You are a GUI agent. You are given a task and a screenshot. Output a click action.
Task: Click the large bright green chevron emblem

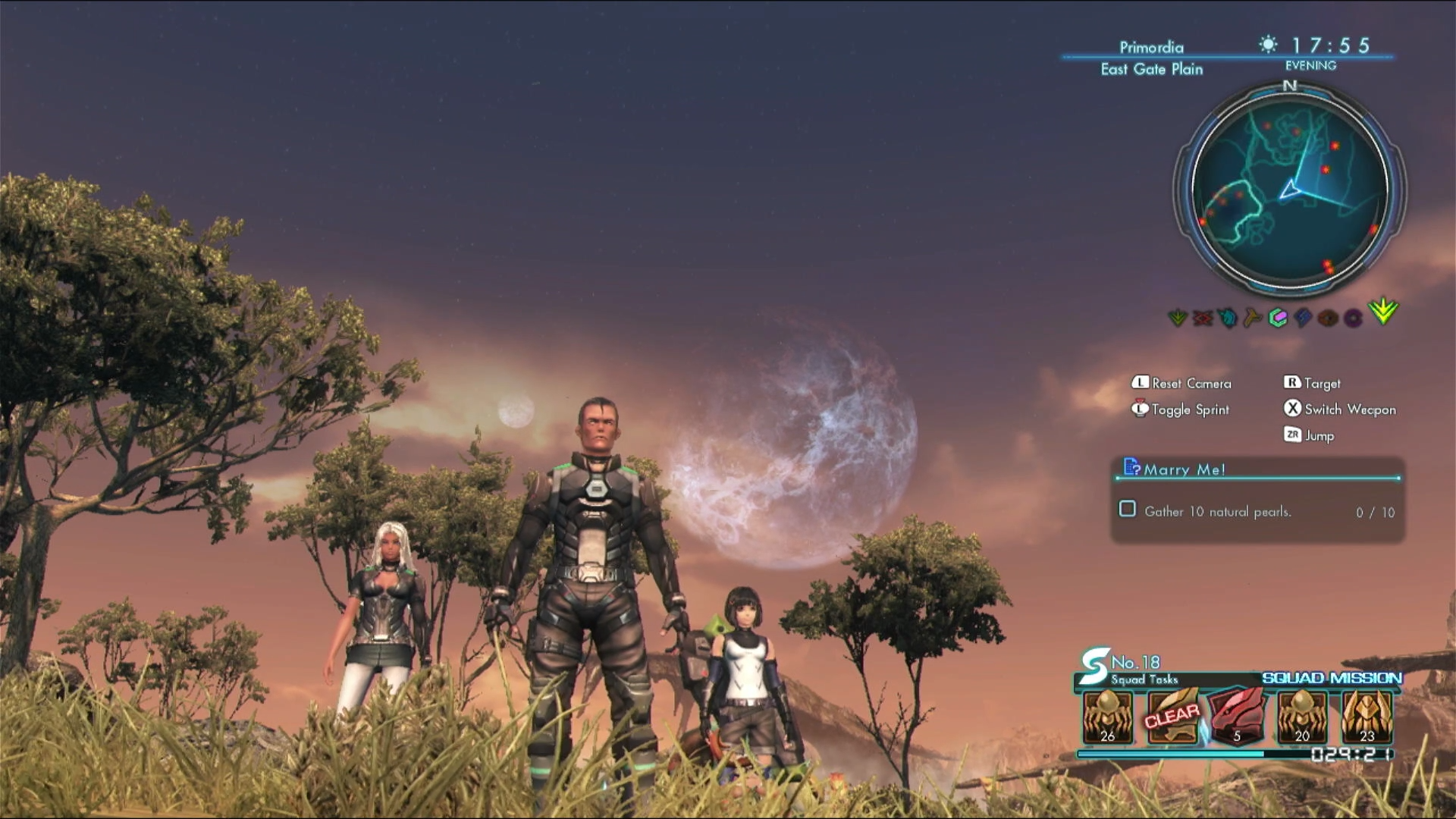click(x=1384, y=312)
